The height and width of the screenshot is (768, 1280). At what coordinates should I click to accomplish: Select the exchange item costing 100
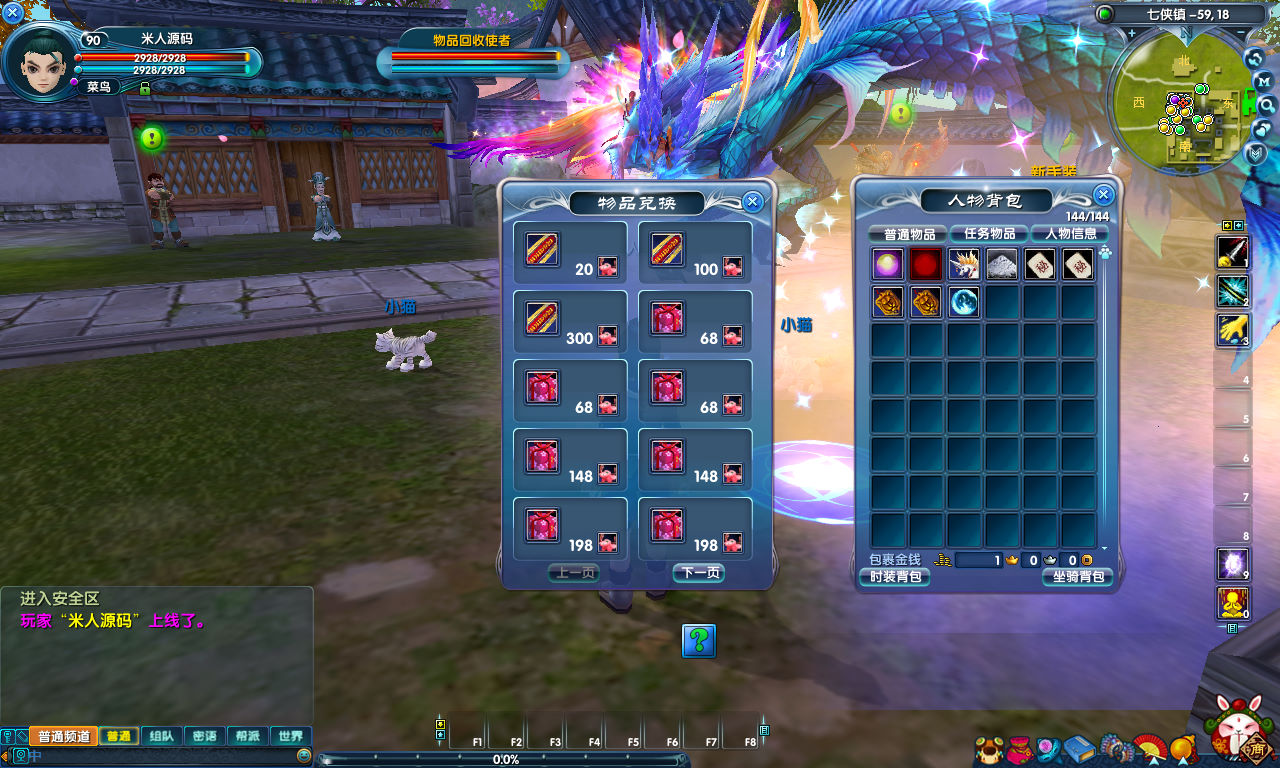click(x=667, y=249)
